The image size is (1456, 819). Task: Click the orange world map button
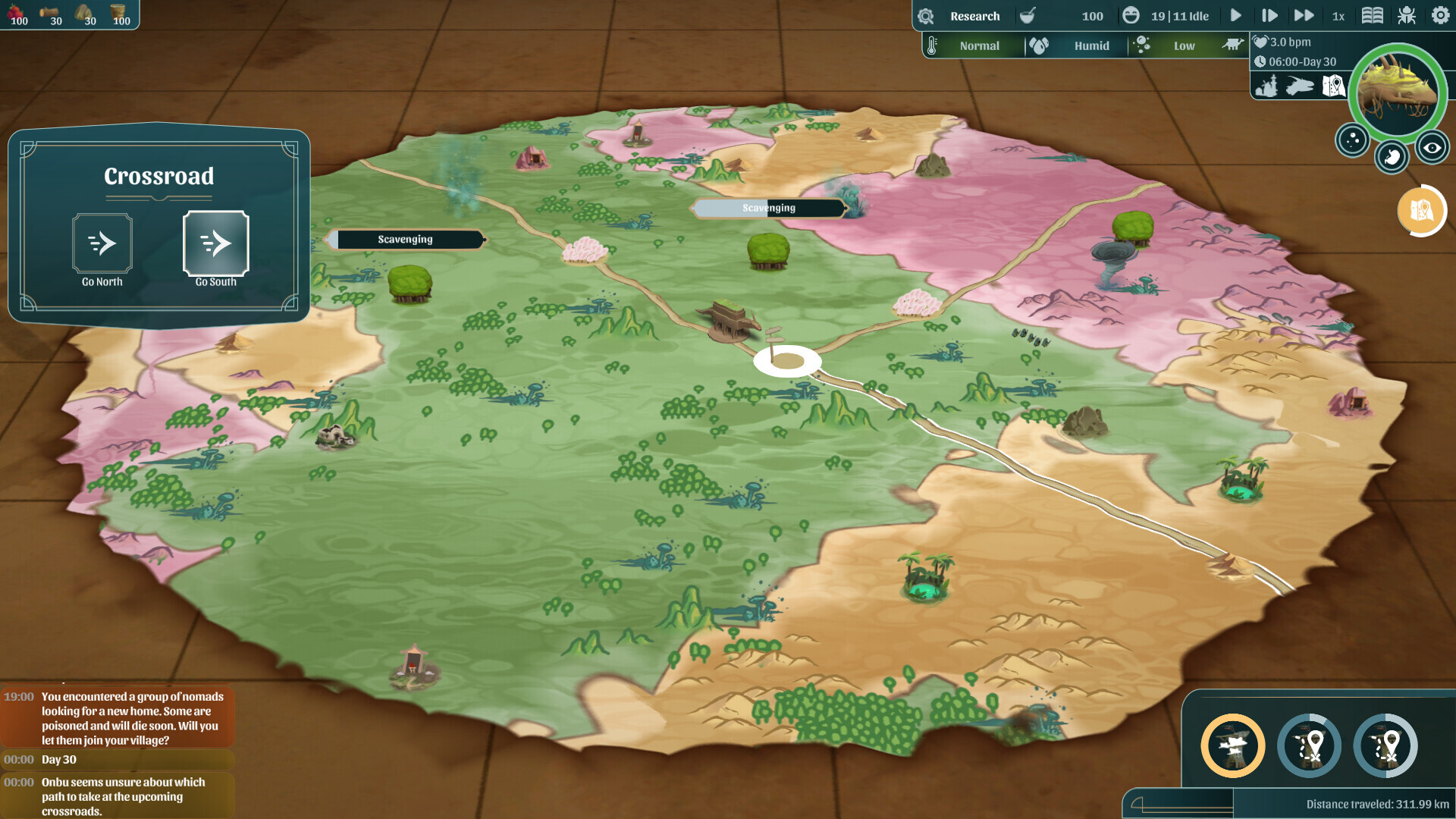1420,211
